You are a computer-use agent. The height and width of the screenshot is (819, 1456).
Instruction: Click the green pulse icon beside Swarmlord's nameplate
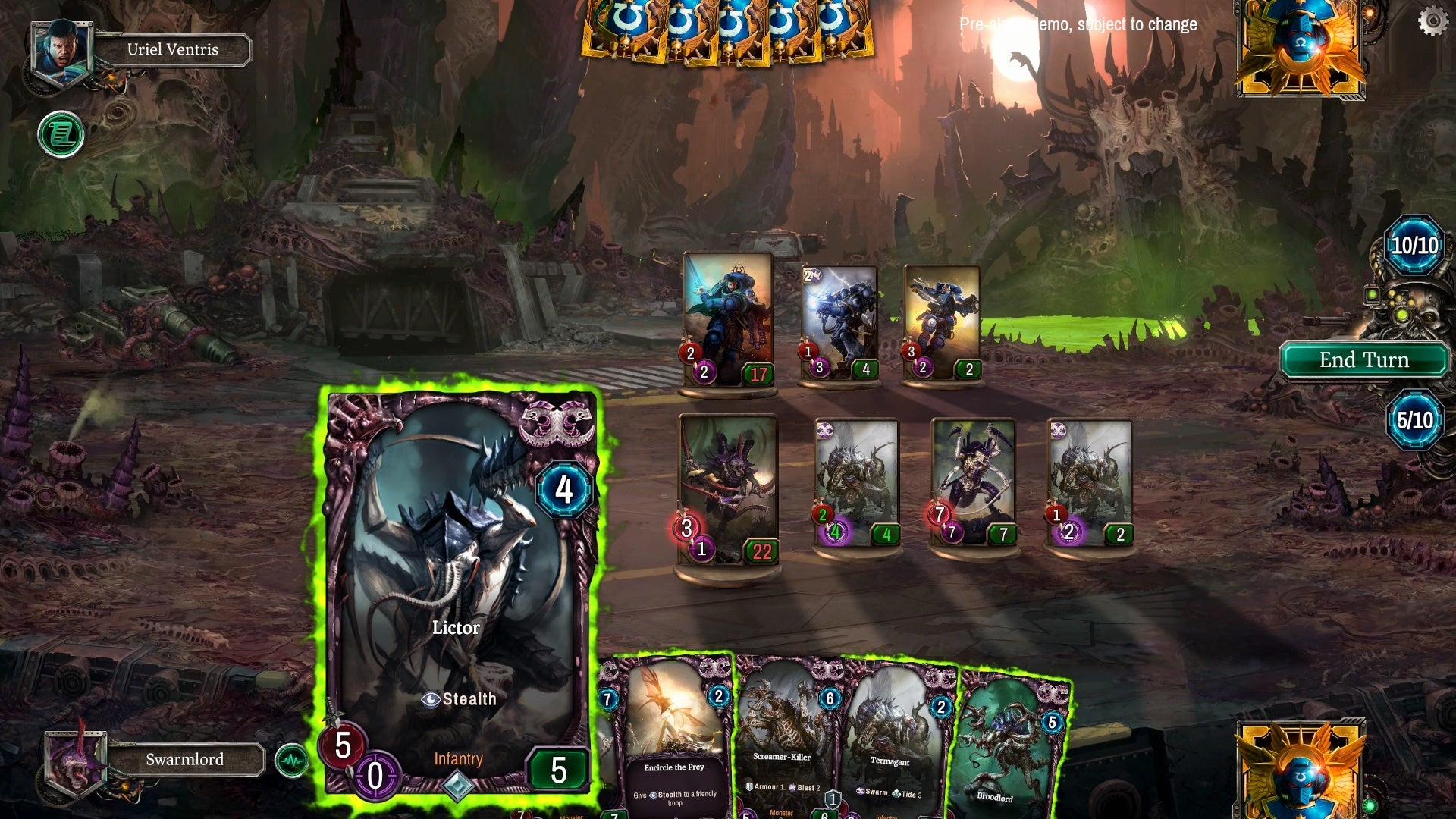pos(292,758)
